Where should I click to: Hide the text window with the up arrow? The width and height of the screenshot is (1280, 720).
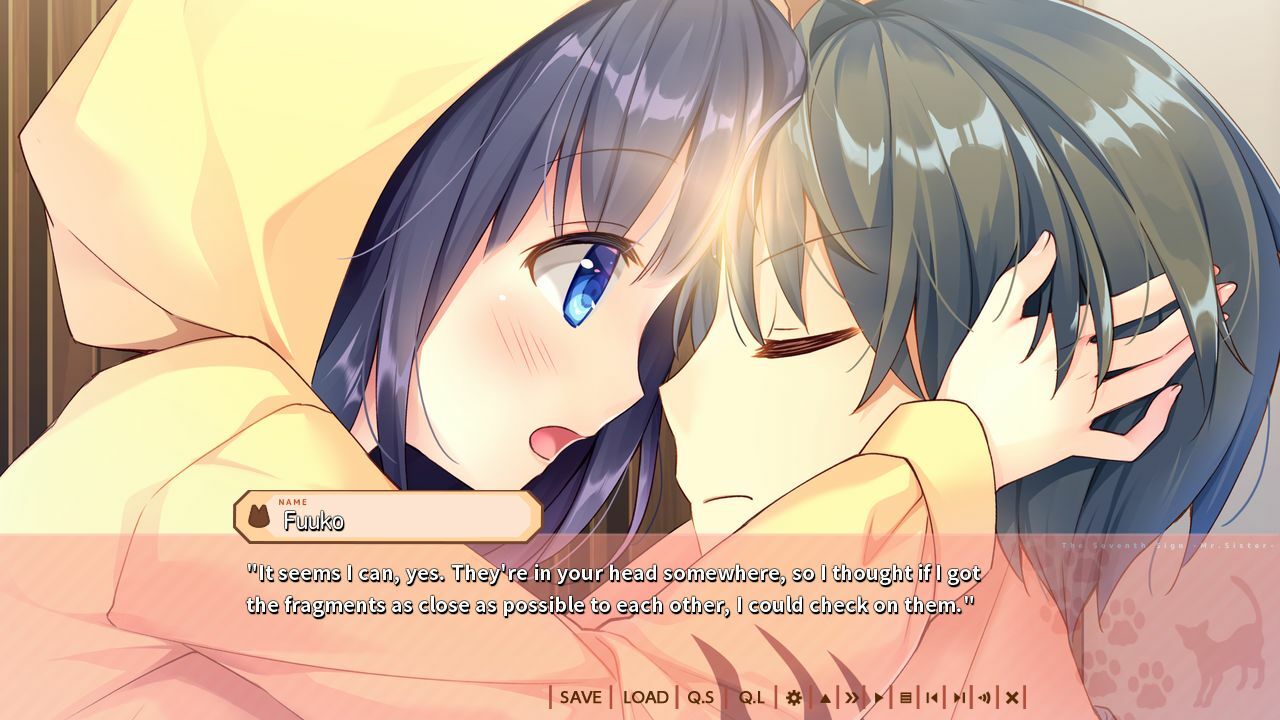pyautogui.click(x=825, y=697)
